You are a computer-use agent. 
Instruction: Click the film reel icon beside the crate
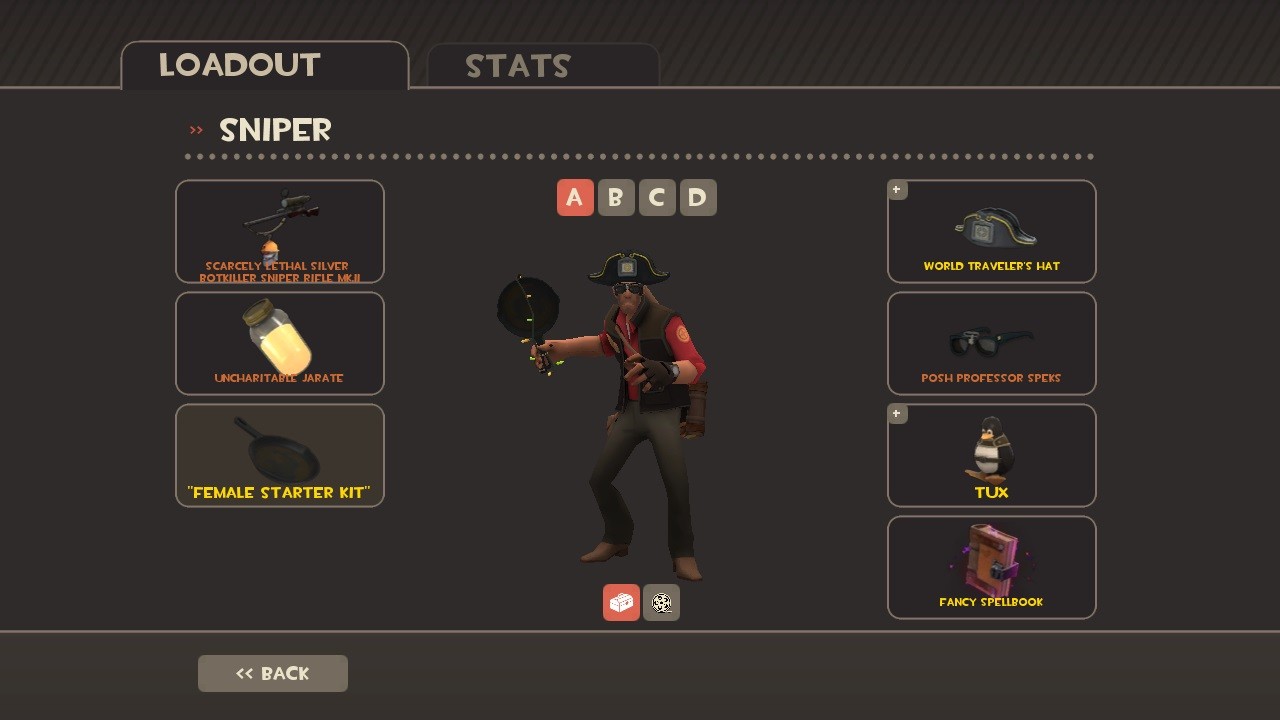[x=661, y=602]
